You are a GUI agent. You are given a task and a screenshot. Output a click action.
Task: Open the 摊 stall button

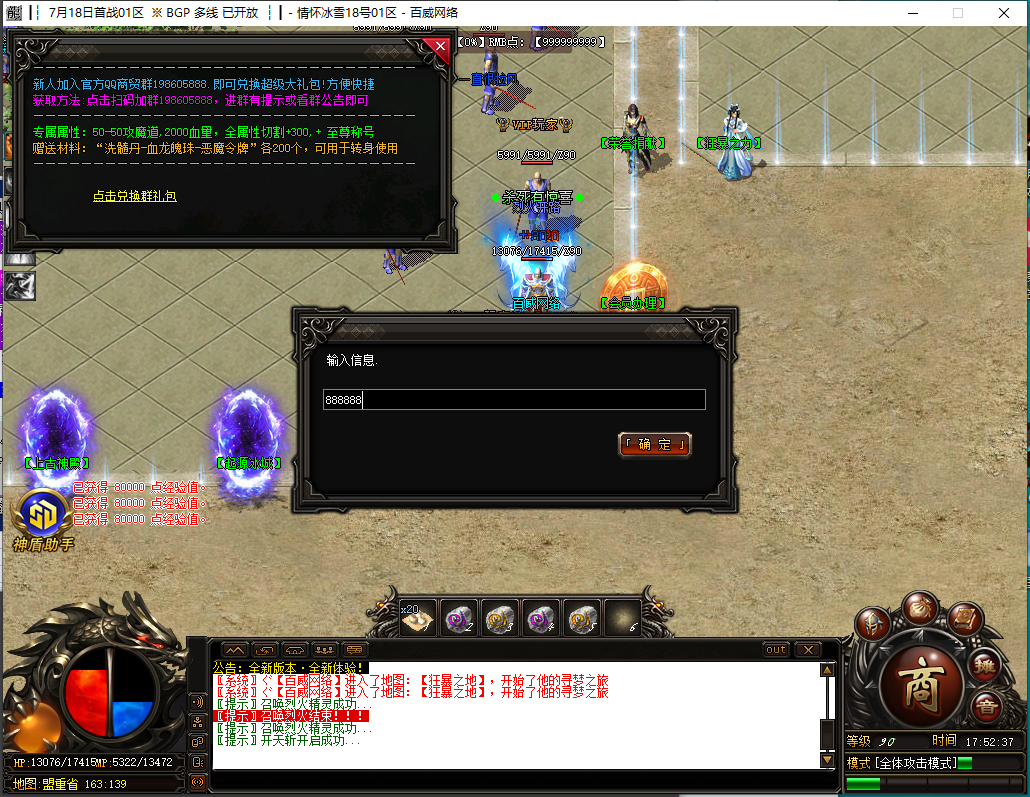tap(985, 663)
